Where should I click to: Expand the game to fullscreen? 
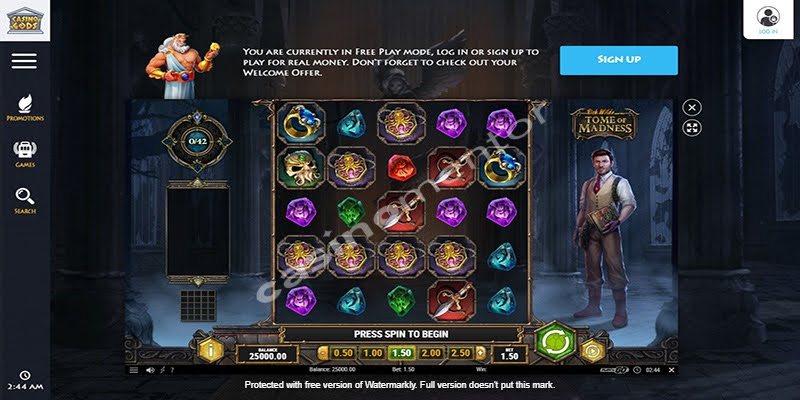pos(692,128)
